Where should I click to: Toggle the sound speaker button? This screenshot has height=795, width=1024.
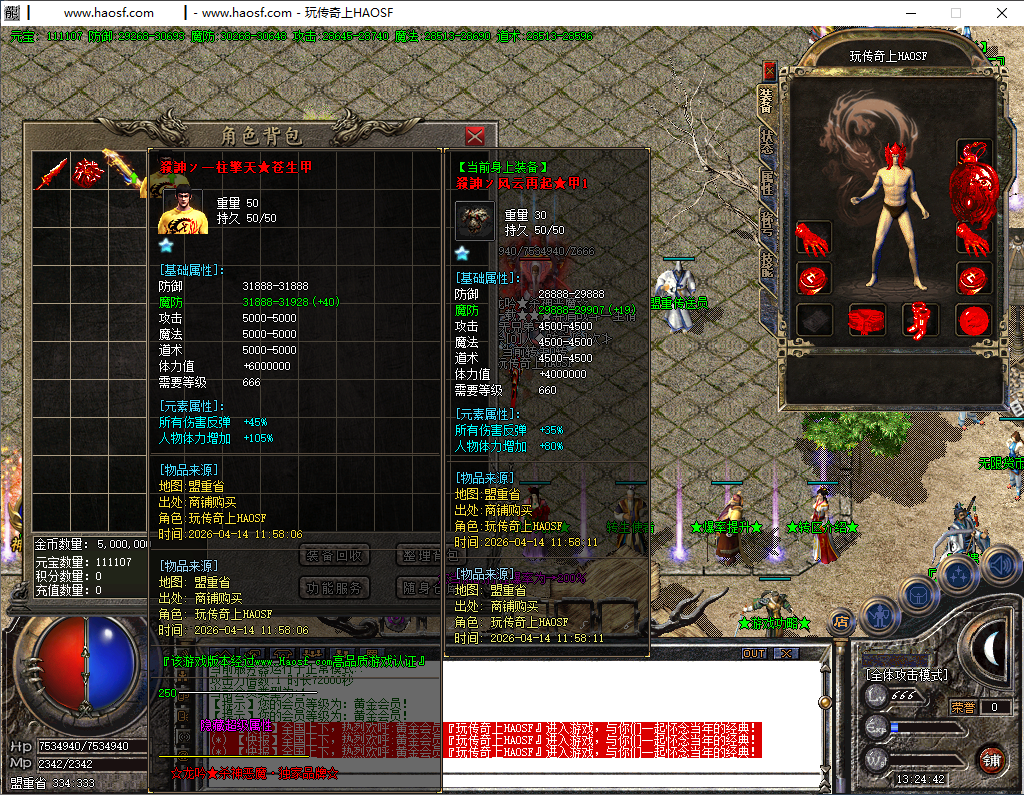[998, 565]
